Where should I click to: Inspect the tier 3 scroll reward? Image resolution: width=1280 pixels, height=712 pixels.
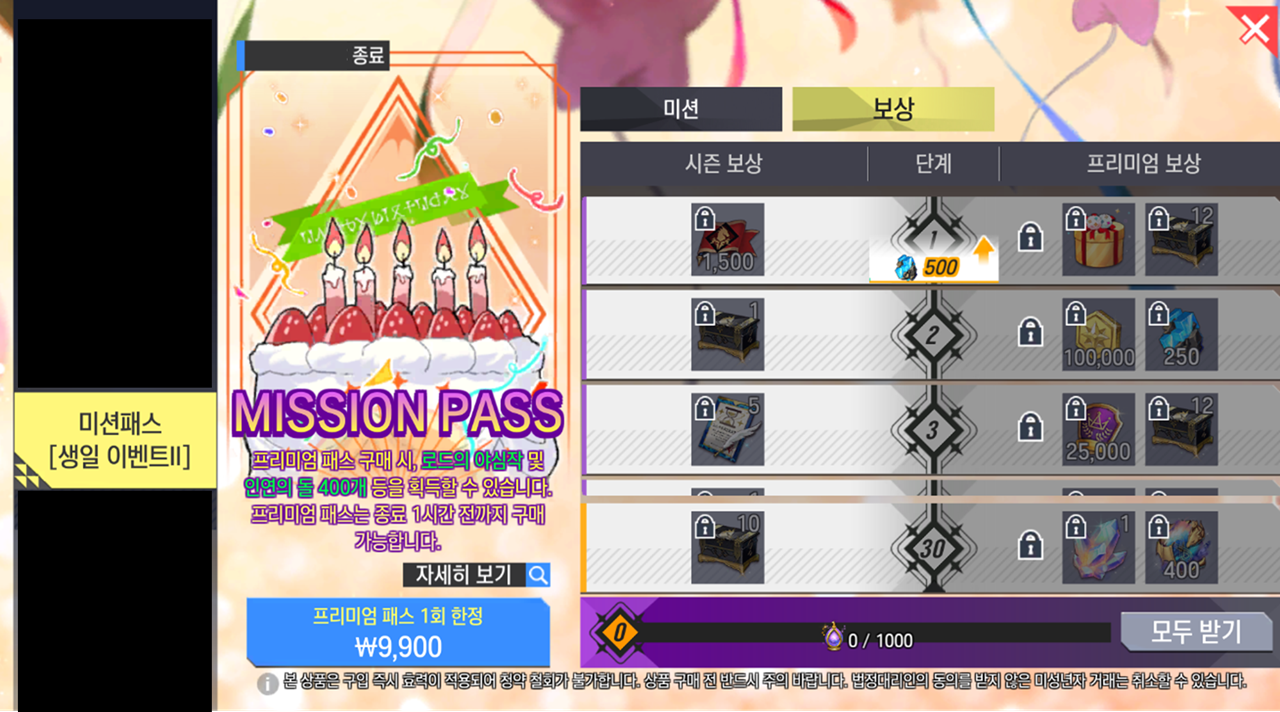727,429
